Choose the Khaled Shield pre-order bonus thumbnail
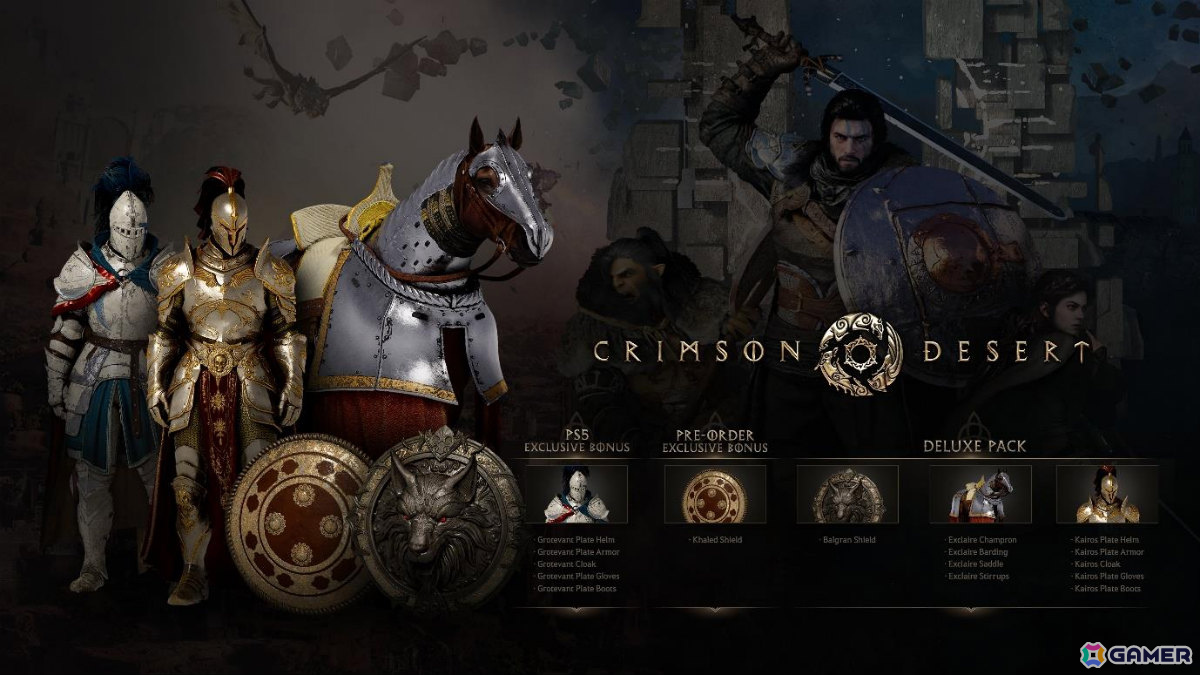 tap(714, 494)
